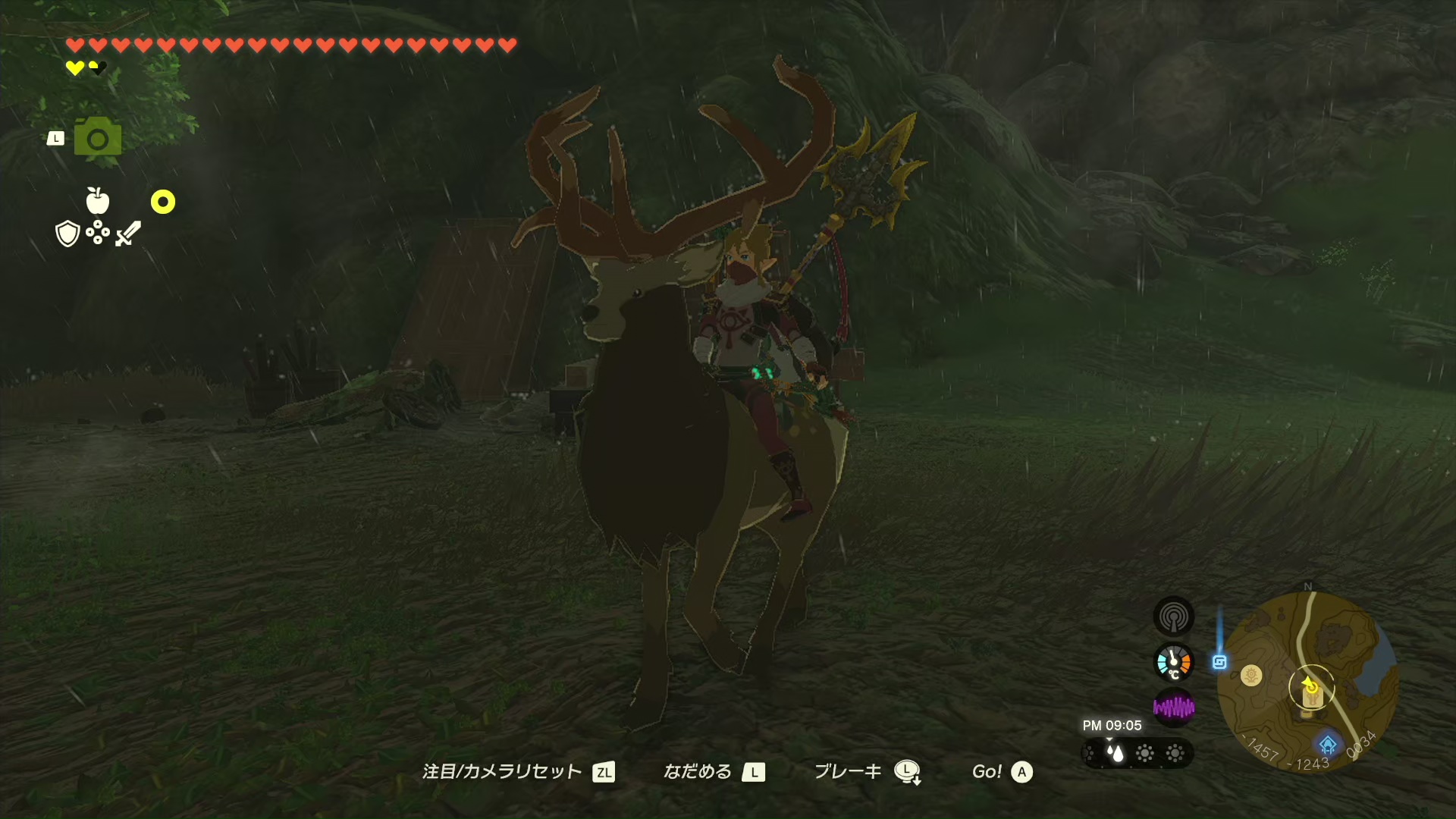Select the pale sun-shaped stamp on minimap
This screenshot has width=1456, height=819.
[1251, 675]
